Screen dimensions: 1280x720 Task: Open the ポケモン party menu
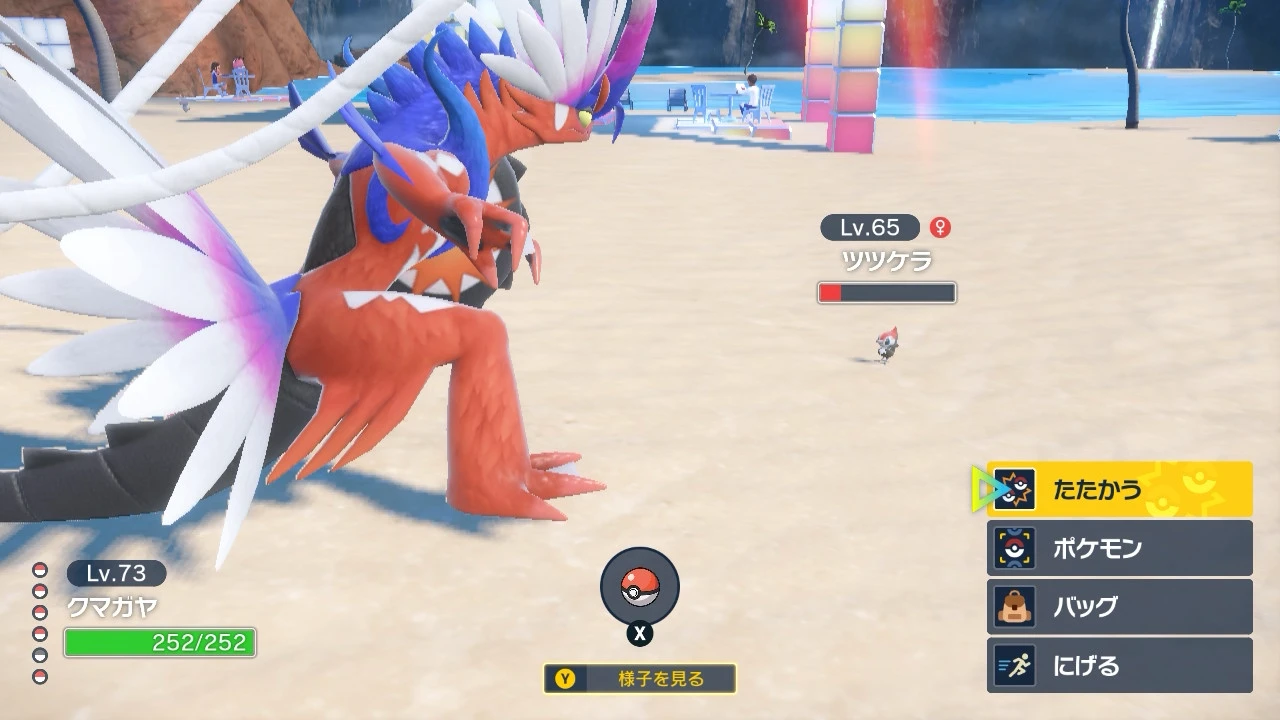click(x=1119, y=548)
